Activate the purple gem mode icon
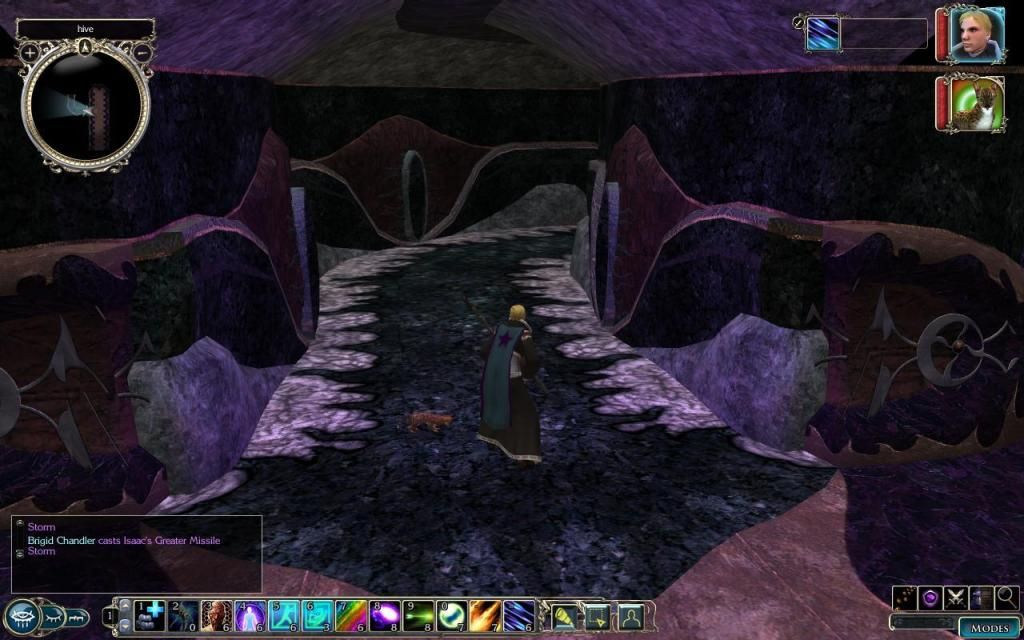This screenshot has height=640, width=1024. coord(930,597)
